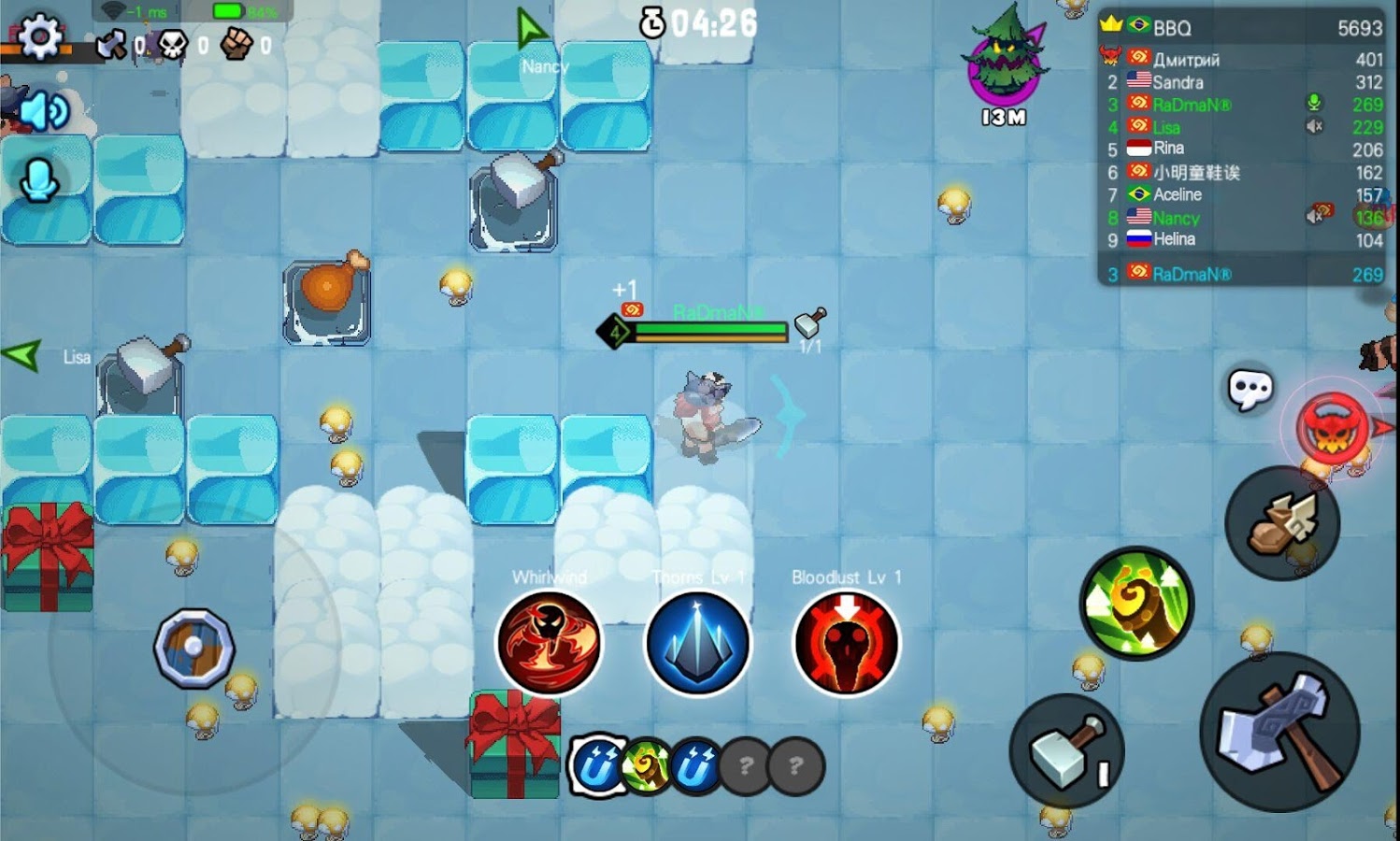Open the settings gear menu
Viewport: 1400px width, 841px height.
click(x=39, y=36)
